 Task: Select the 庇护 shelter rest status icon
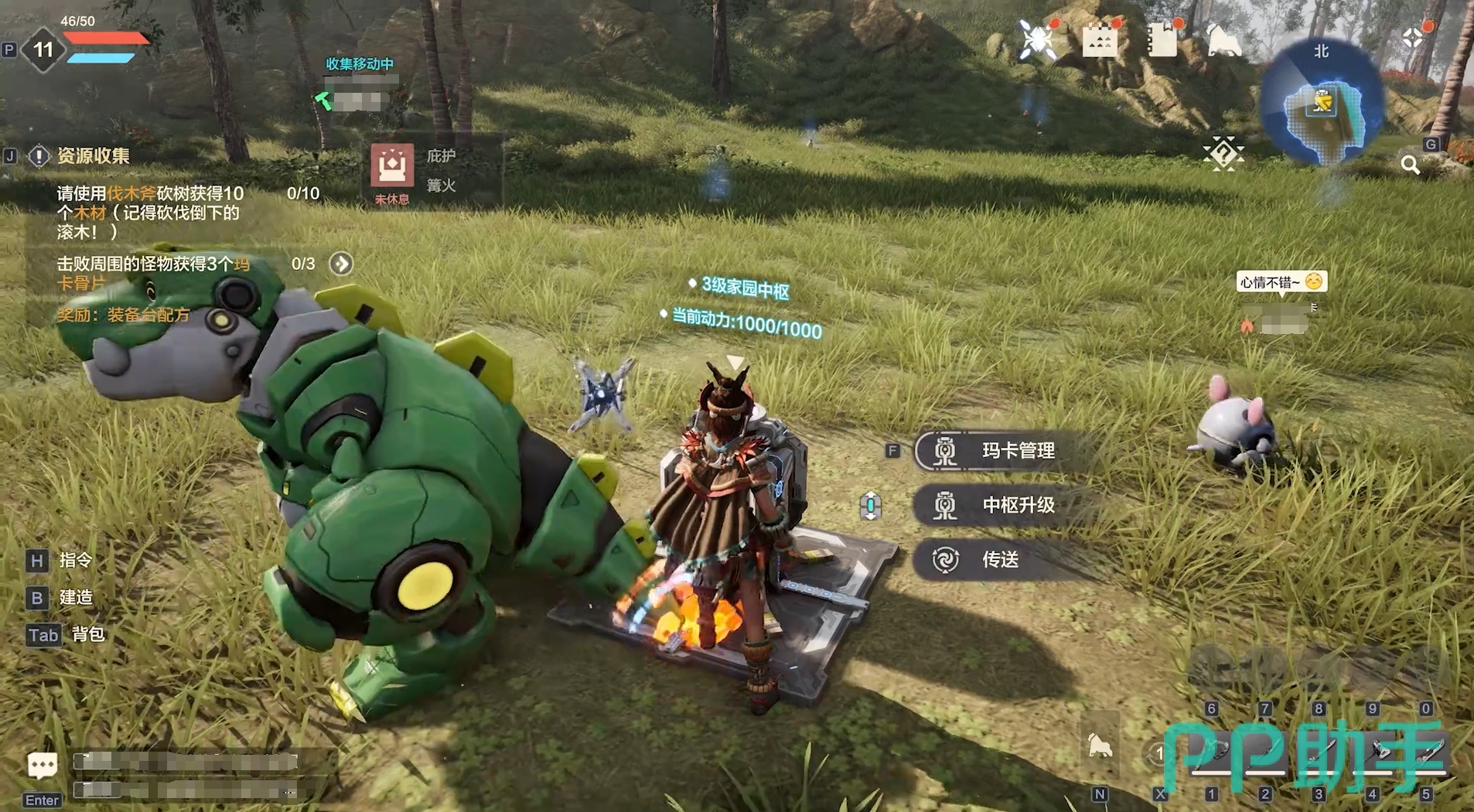(x=392, y=165)
